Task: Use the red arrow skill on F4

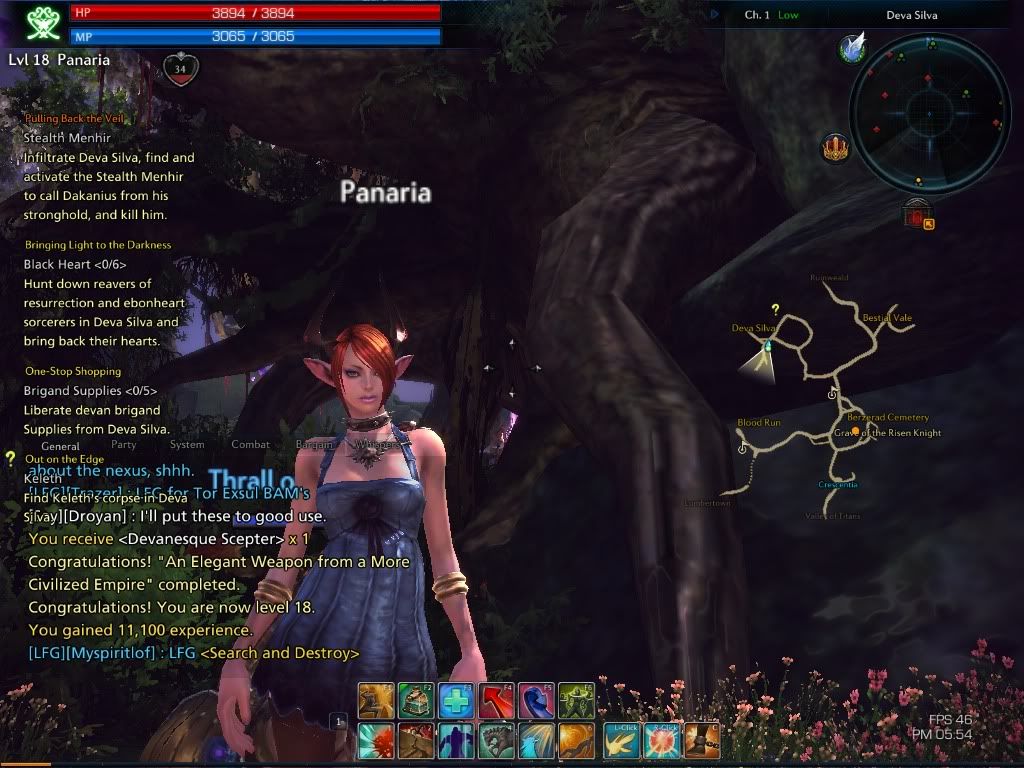Action: coord(496,700)
